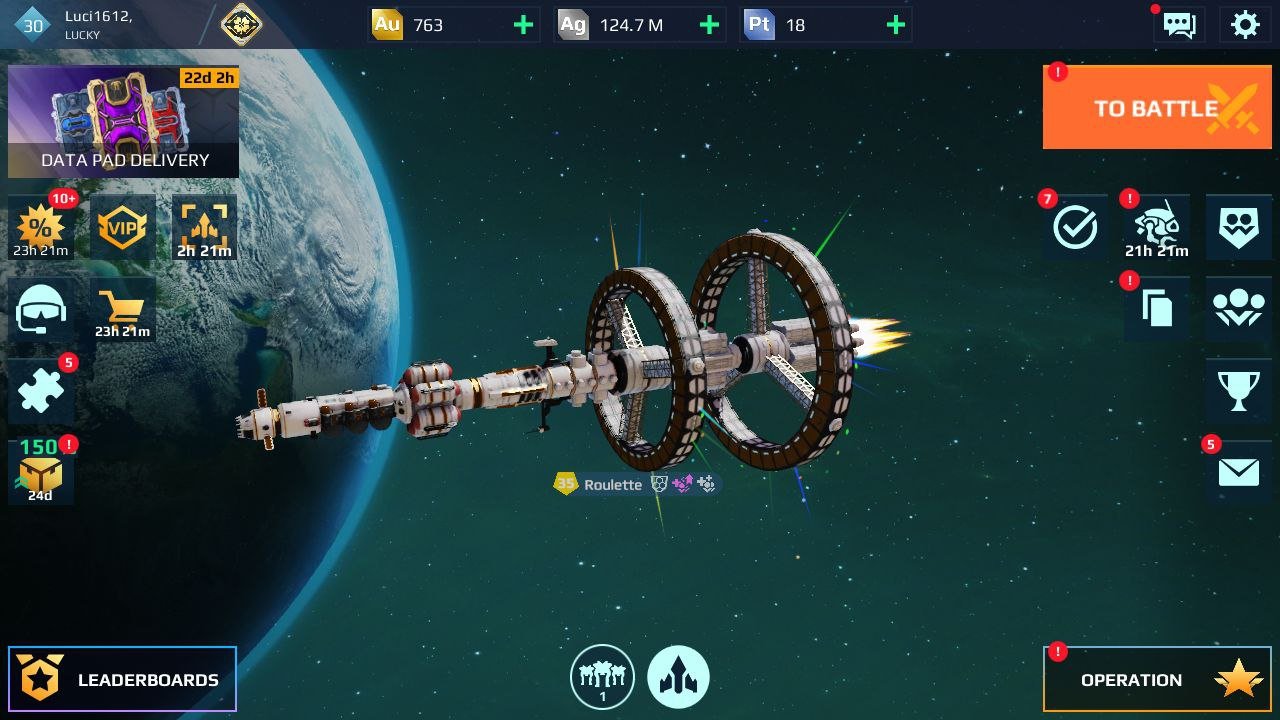Open the pilot helmet icon
This screenshot has height=720, width=1280.
click(40, 311)
